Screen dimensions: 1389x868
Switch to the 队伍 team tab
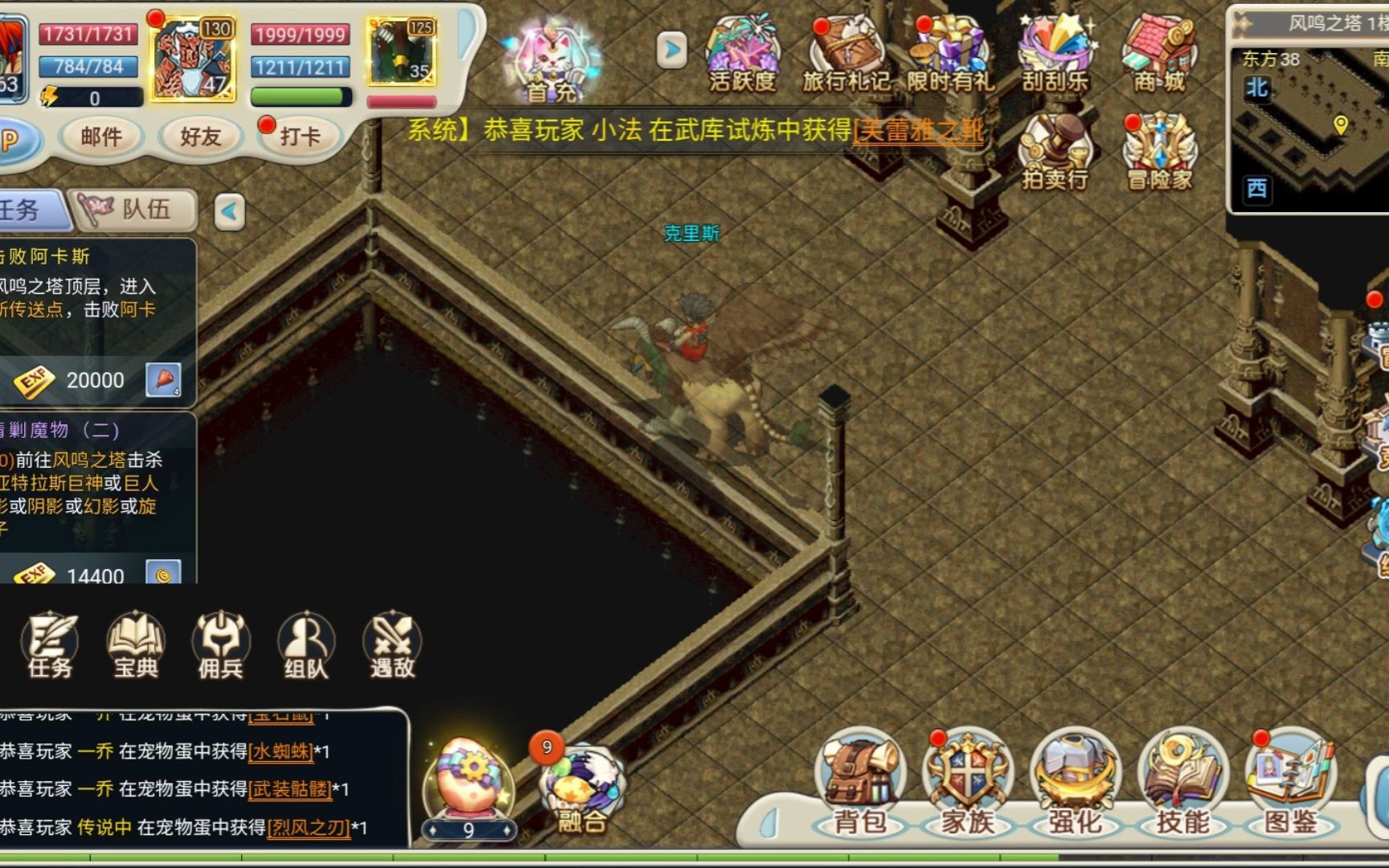click(134, 211)
